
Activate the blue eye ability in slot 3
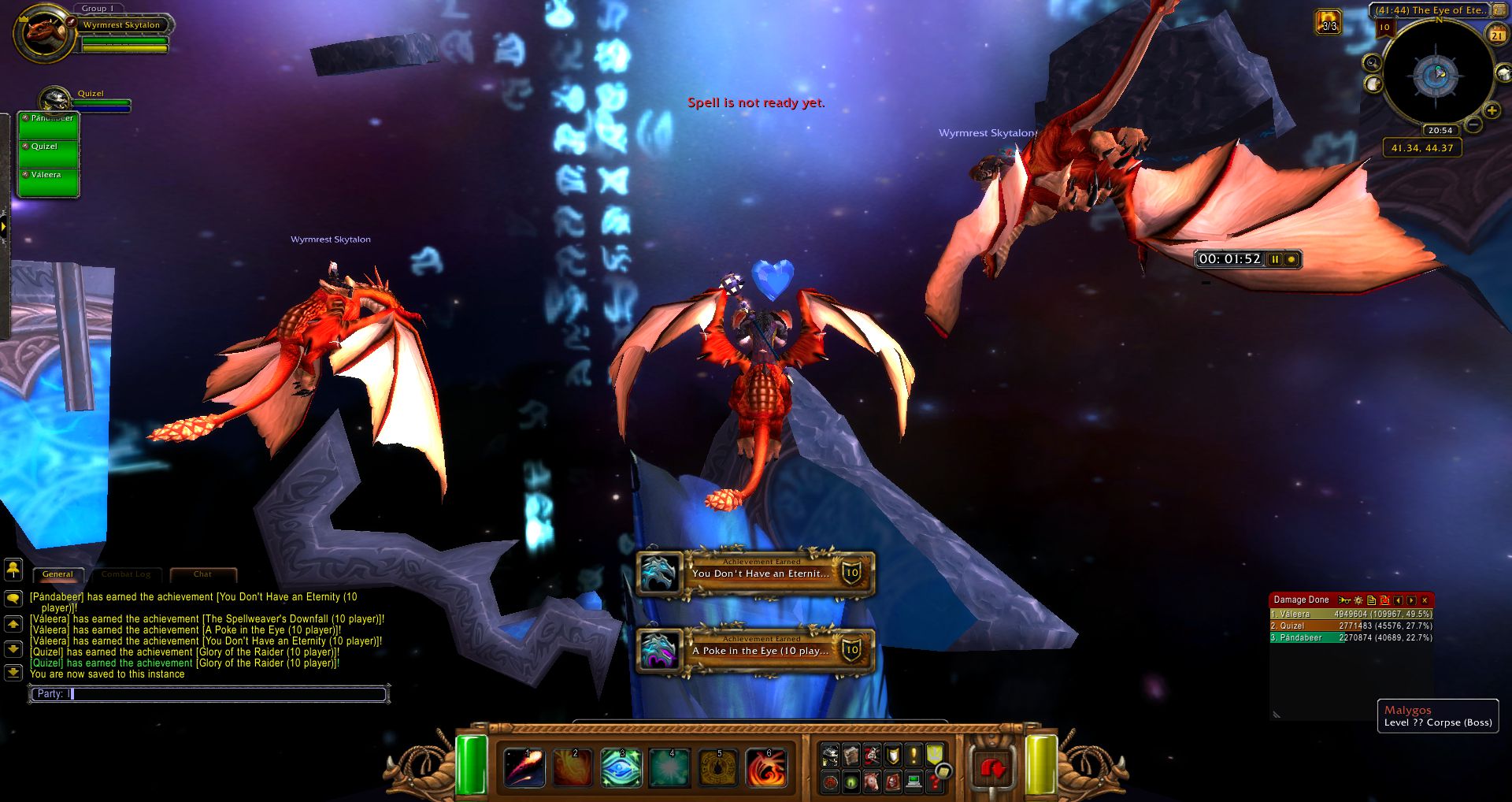coord(621,767)
